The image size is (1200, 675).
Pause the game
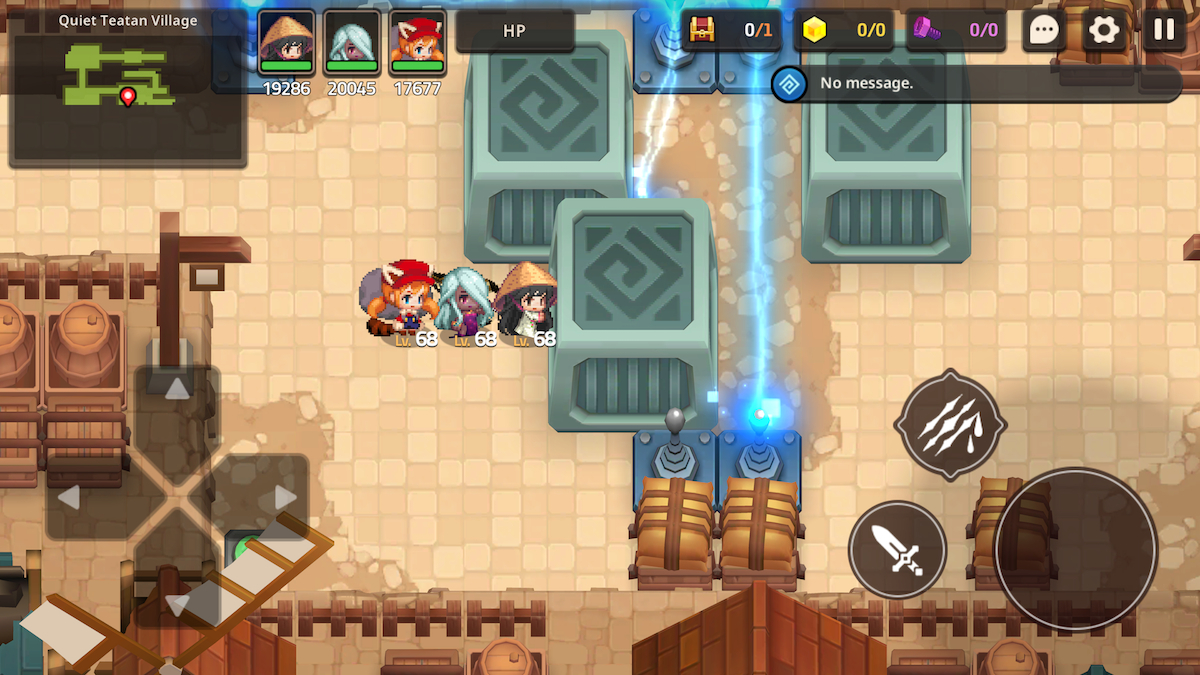[x=1164, y=30]
